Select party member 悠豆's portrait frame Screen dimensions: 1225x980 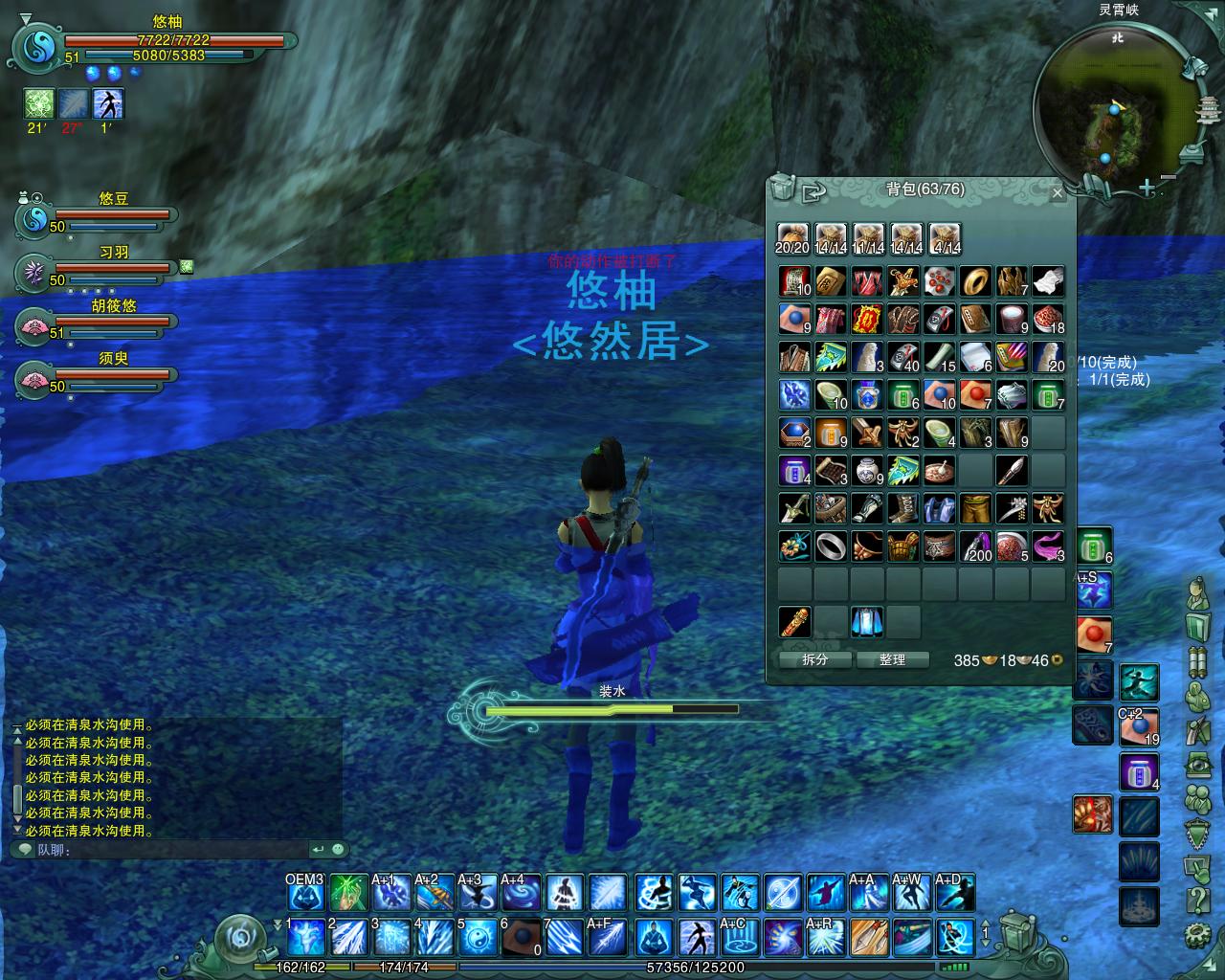click(x=34, y=219)
